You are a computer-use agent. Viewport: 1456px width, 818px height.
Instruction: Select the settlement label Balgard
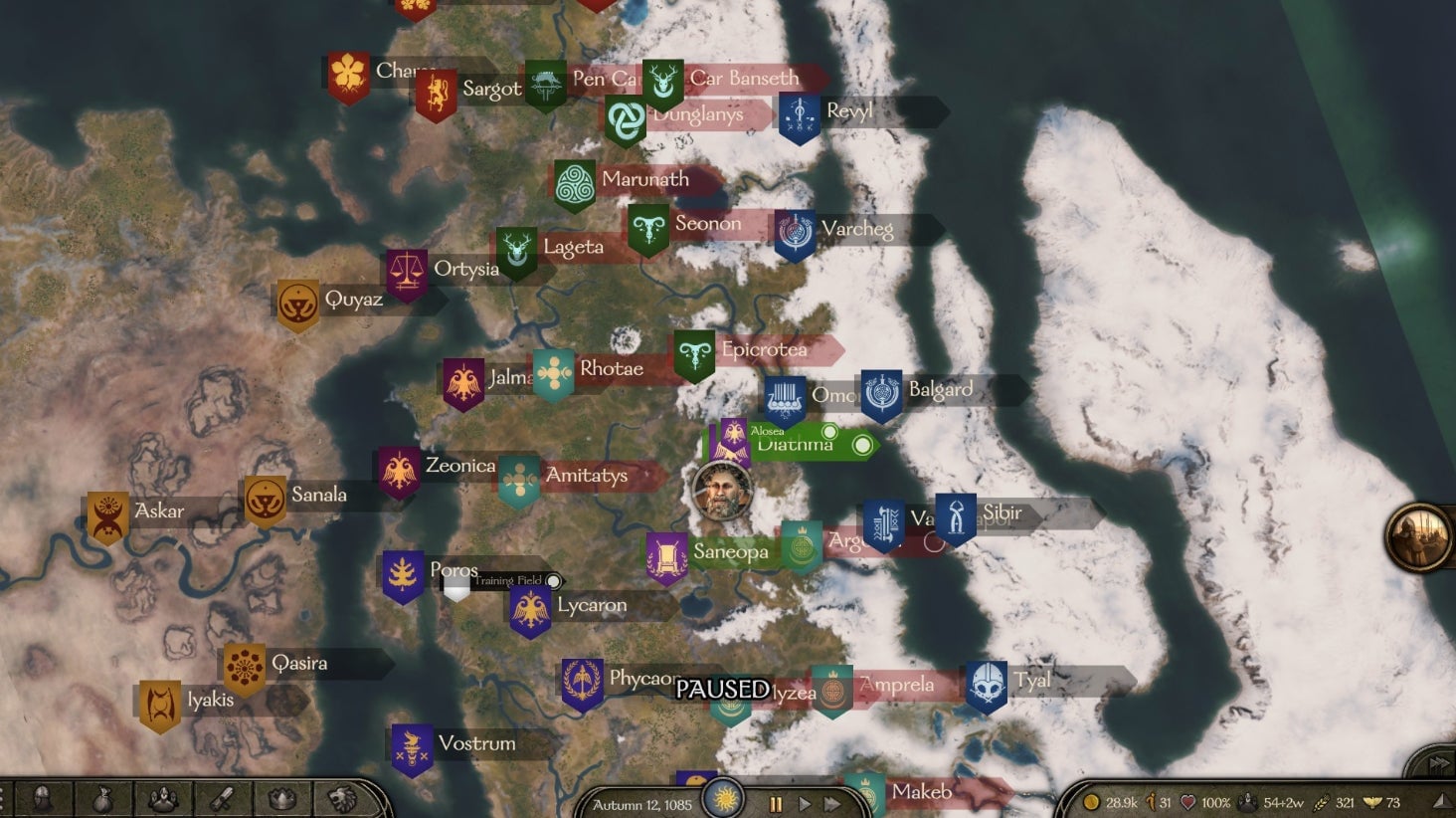[x=941, y=389]
